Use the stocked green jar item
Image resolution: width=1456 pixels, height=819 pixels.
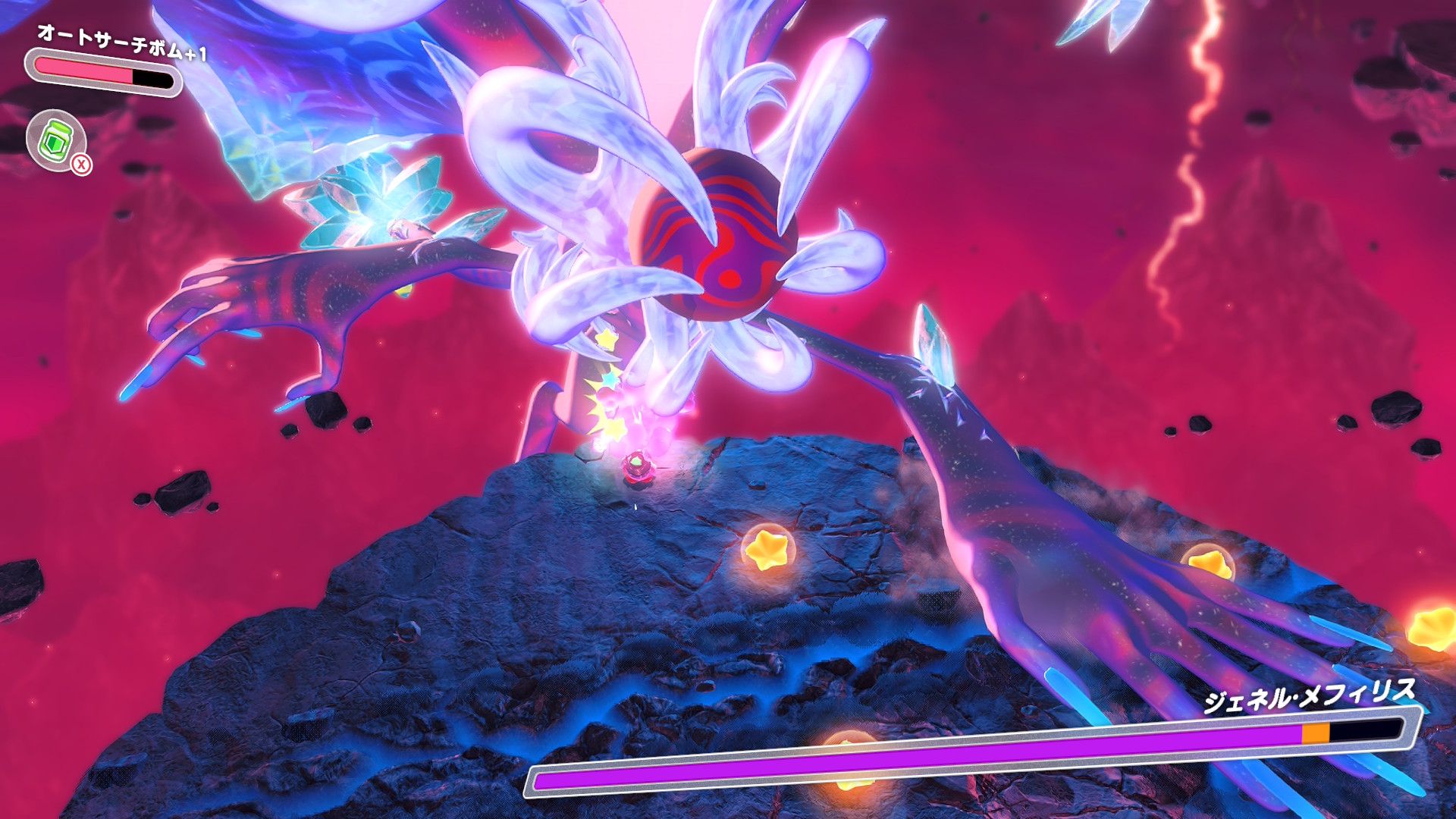56,140
